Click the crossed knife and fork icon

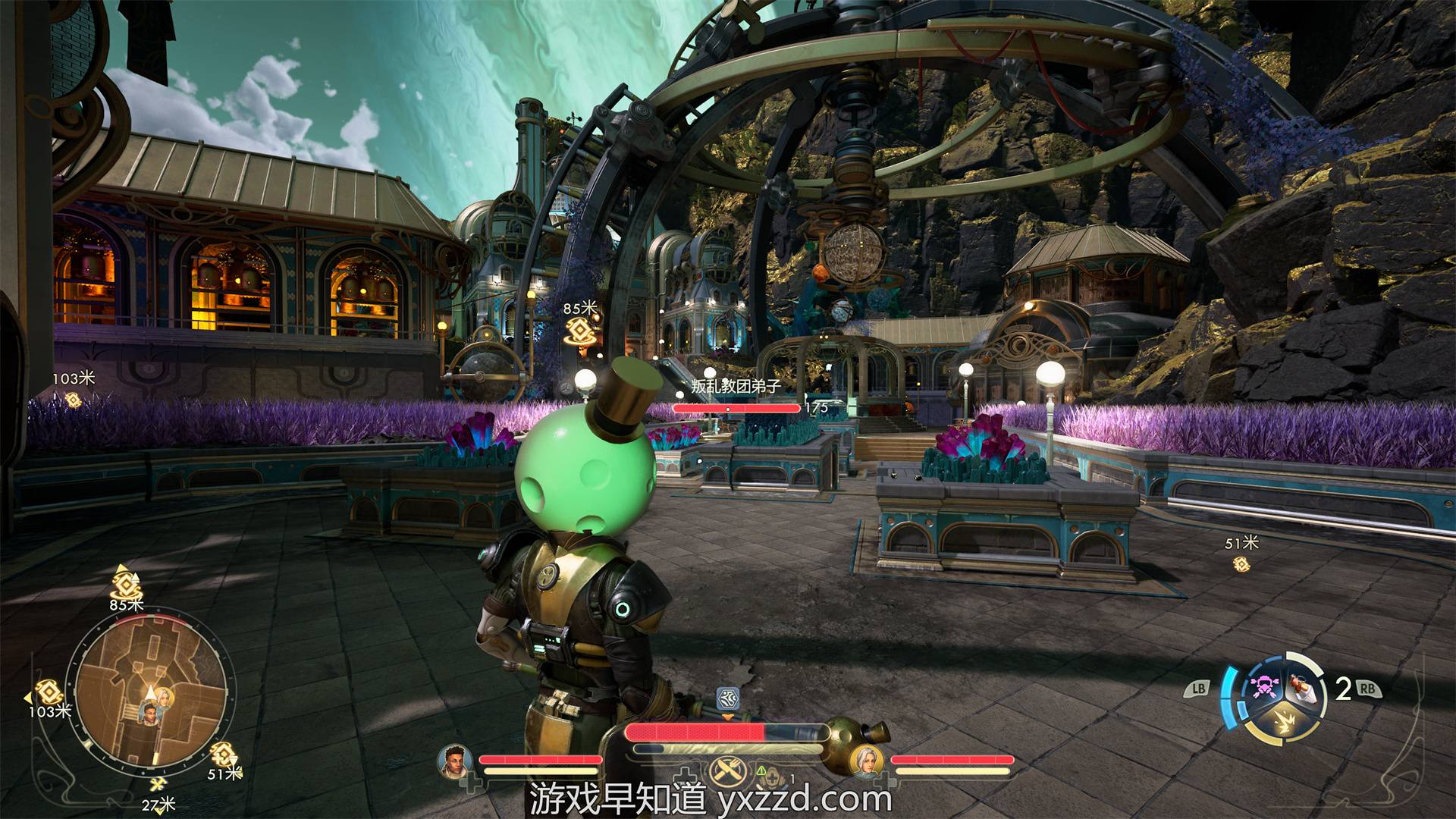click(x=726, y=772)
